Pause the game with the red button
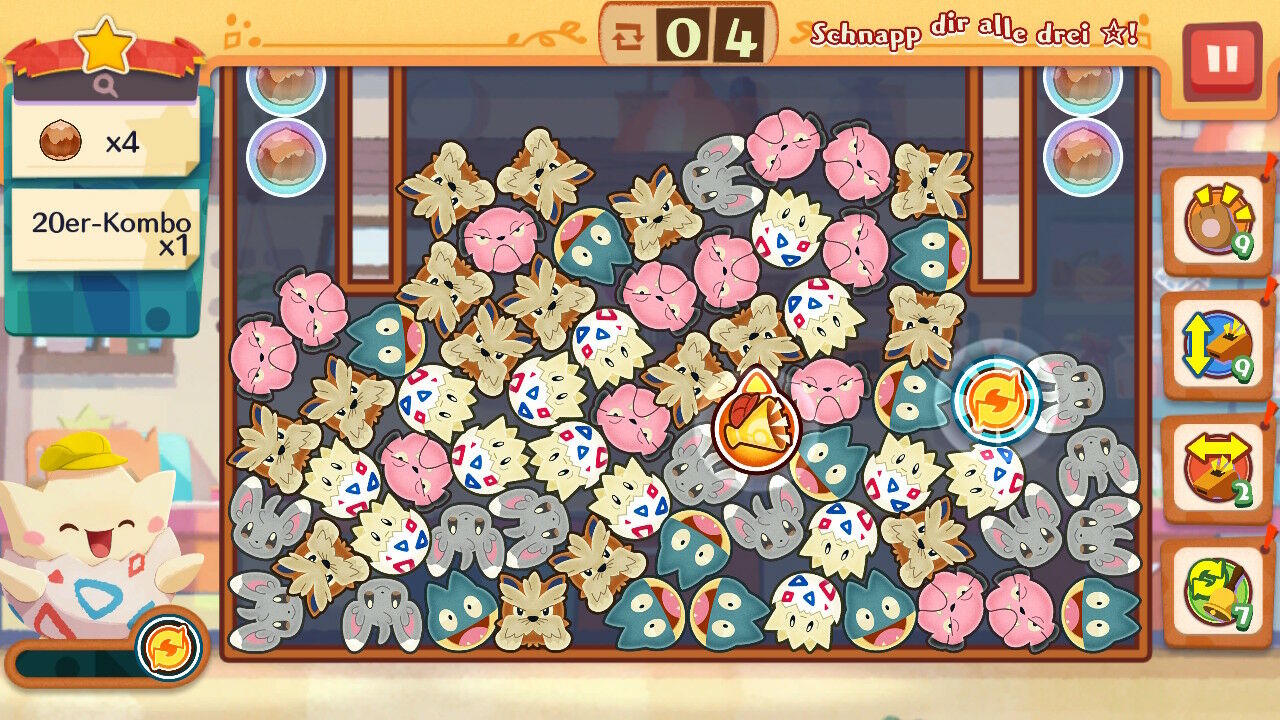Screen dimensions: 1280x720 coord(1221,61)
